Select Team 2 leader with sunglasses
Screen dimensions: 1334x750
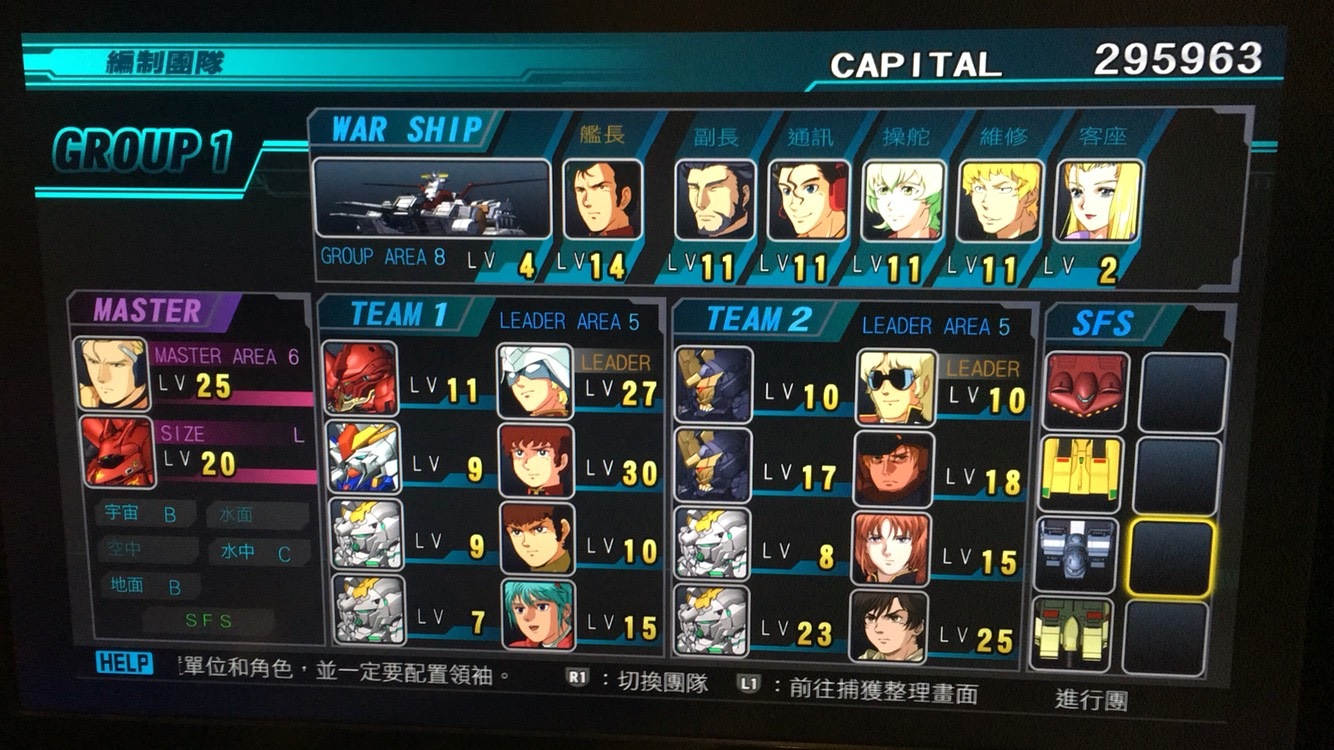896,387
